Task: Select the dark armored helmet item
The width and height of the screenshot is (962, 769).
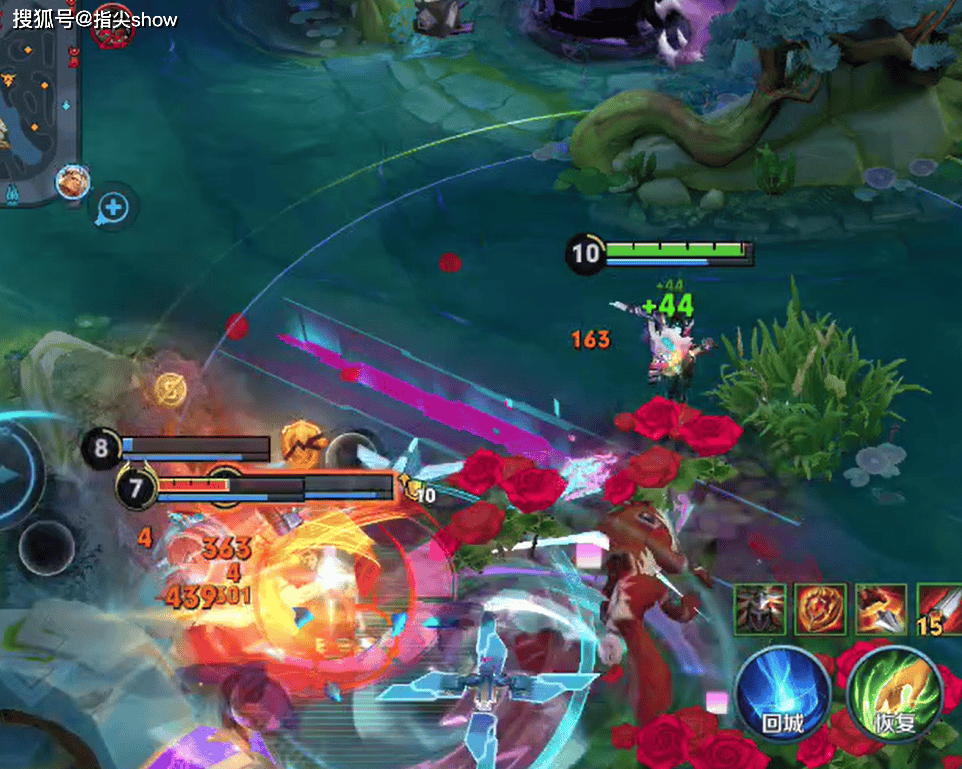Action: point(759,609)
